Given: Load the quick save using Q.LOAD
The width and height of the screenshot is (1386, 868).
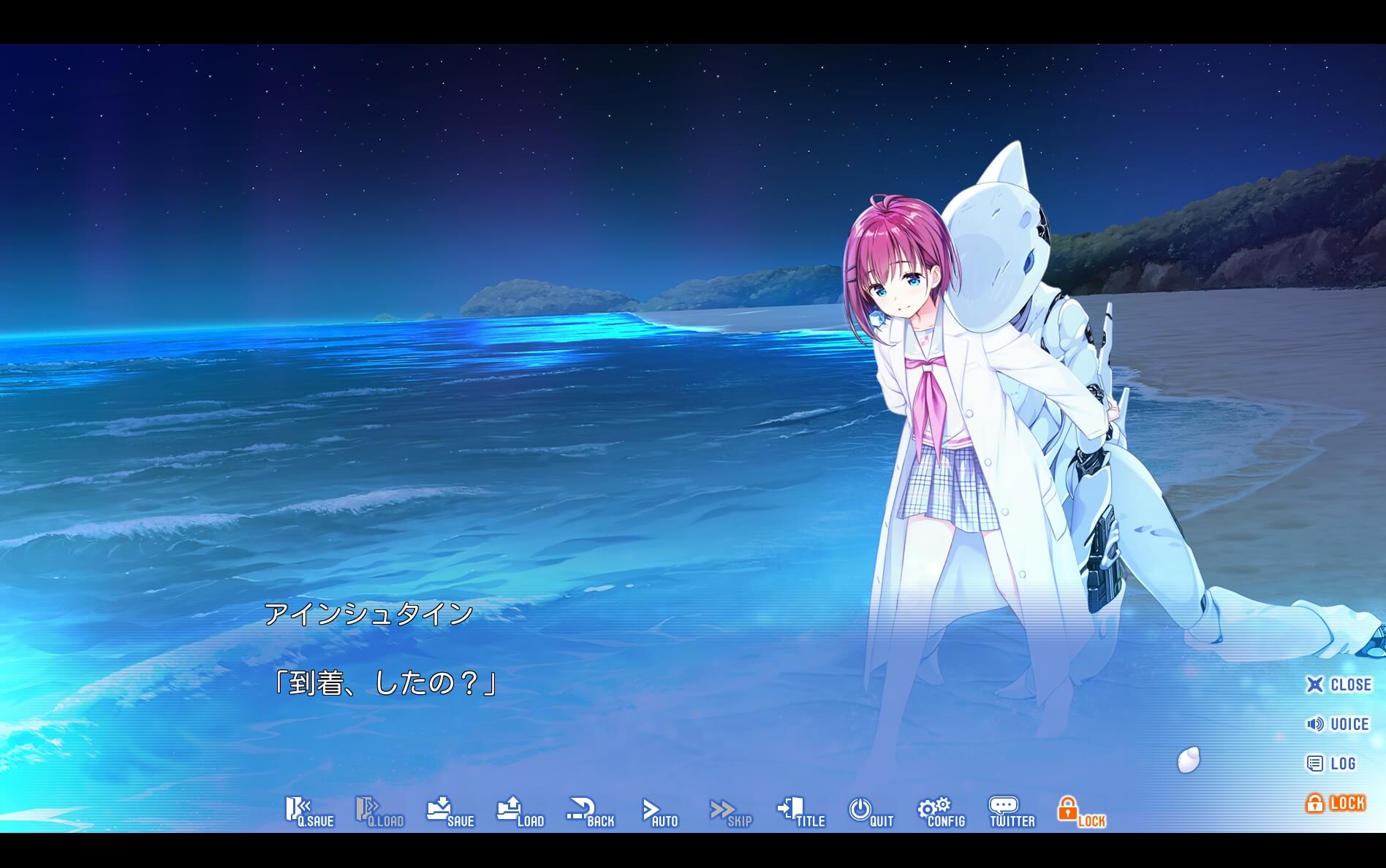Looking at the screenshot, I should (379, 812).
